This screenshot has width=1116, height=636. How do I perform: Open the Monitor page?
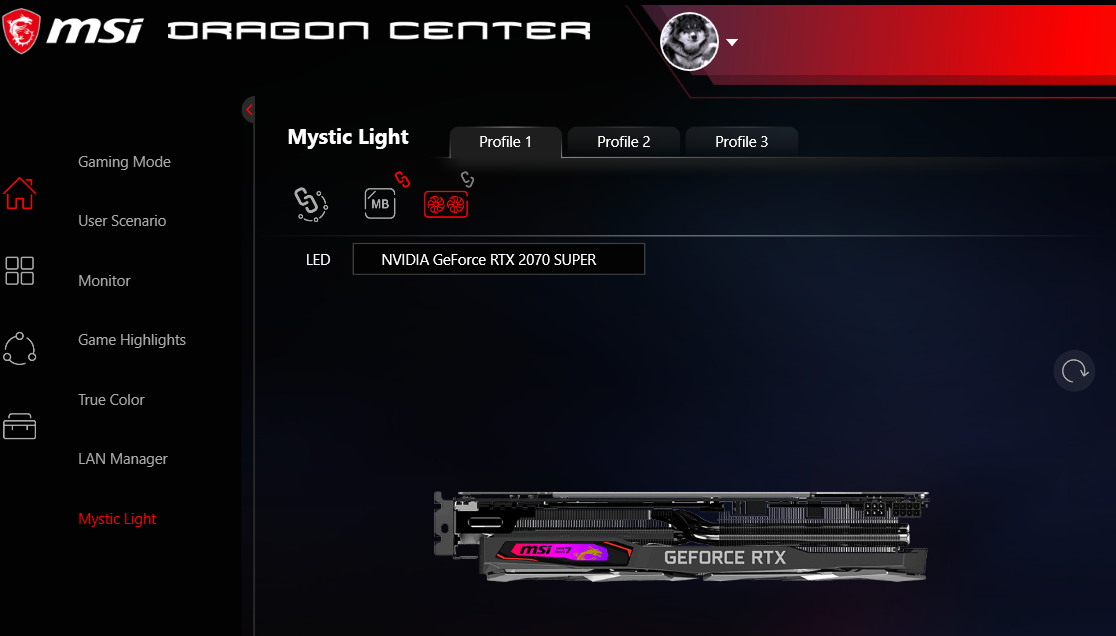click(x=104, y=281)
